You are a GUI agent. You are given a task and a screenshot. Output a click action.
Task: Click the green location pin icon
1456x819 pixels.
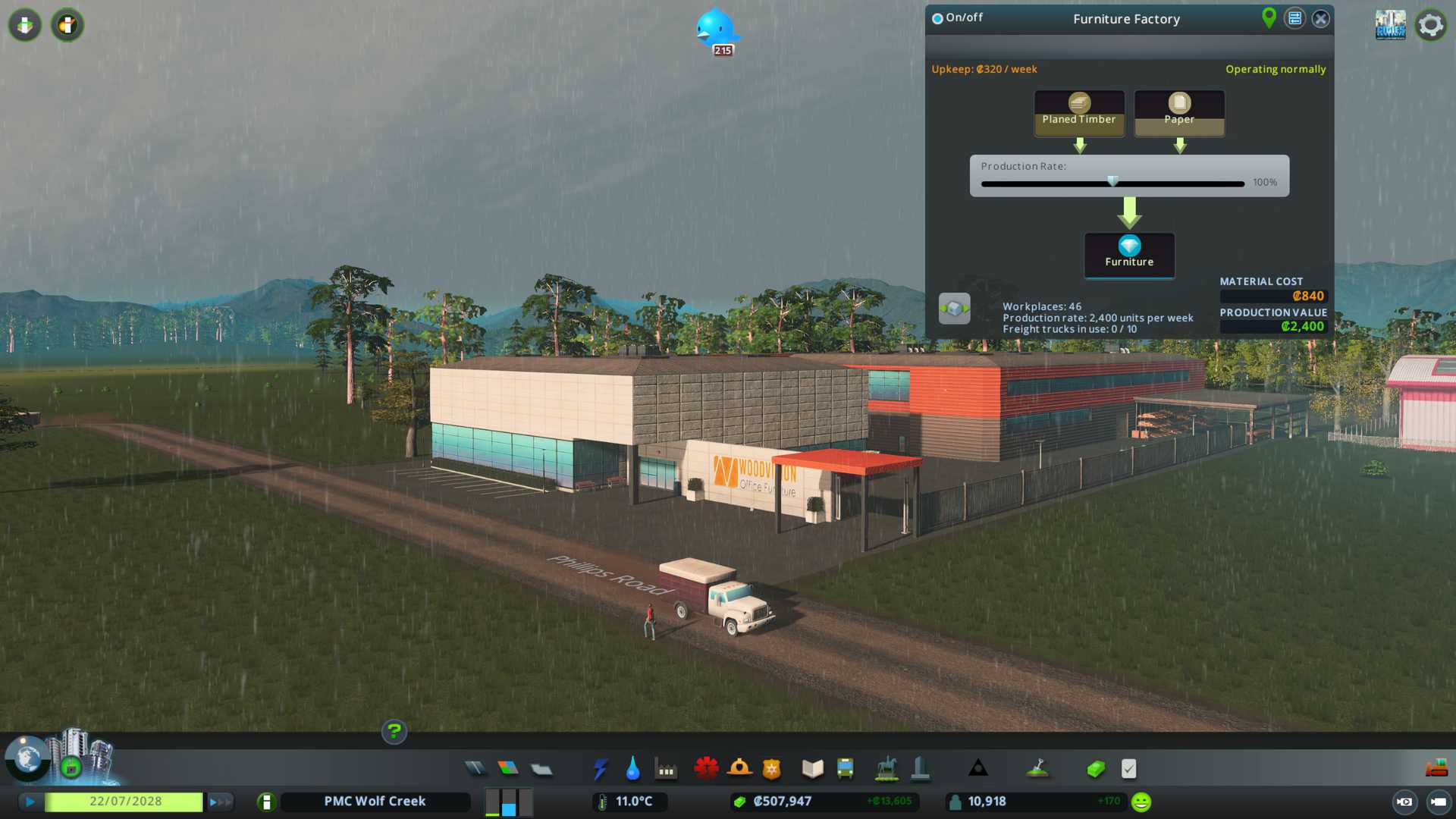1269,17
